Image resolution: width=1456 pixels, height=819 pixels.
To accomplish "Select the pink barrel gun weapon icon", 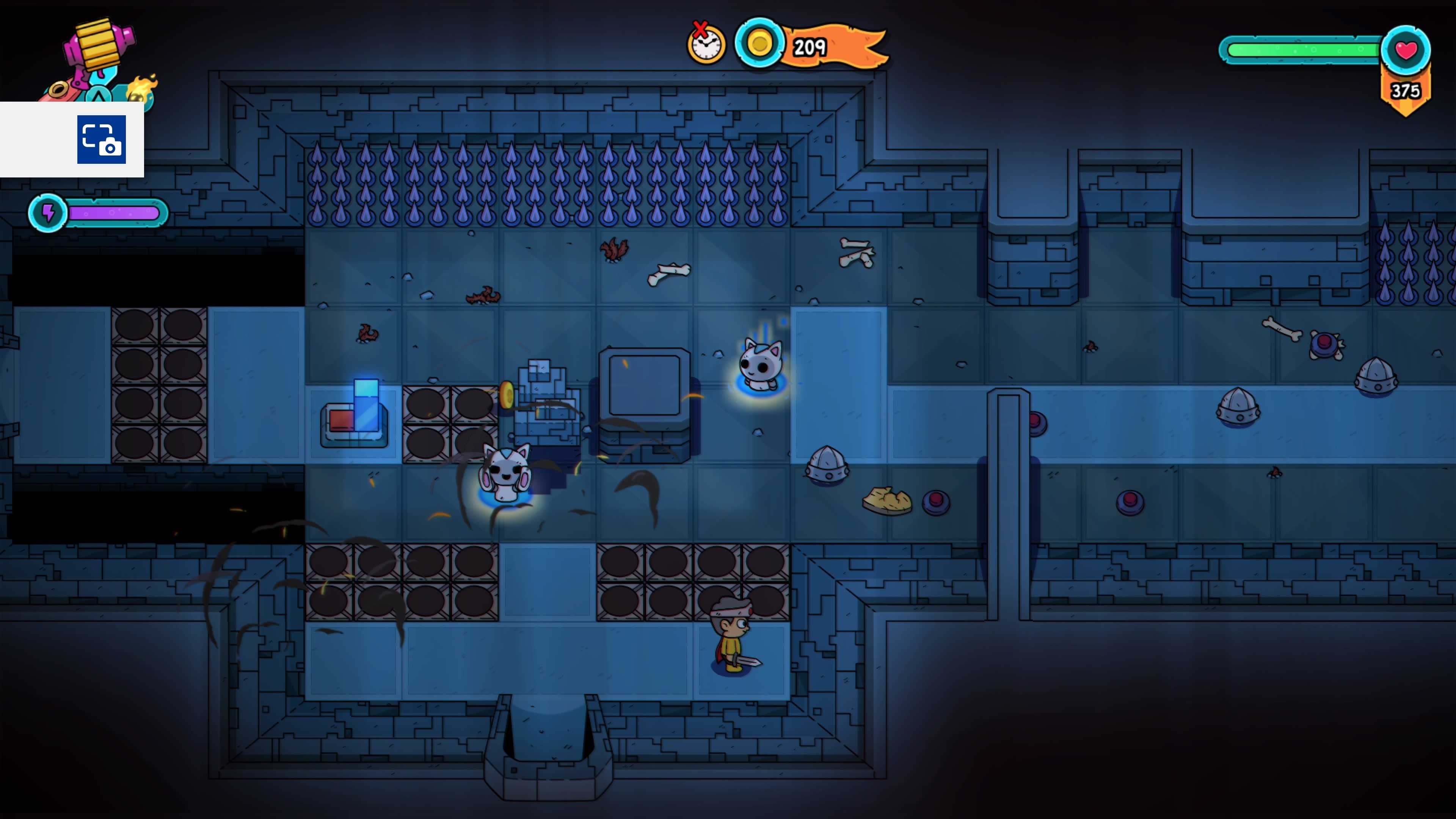I will (x=99, y=48).
